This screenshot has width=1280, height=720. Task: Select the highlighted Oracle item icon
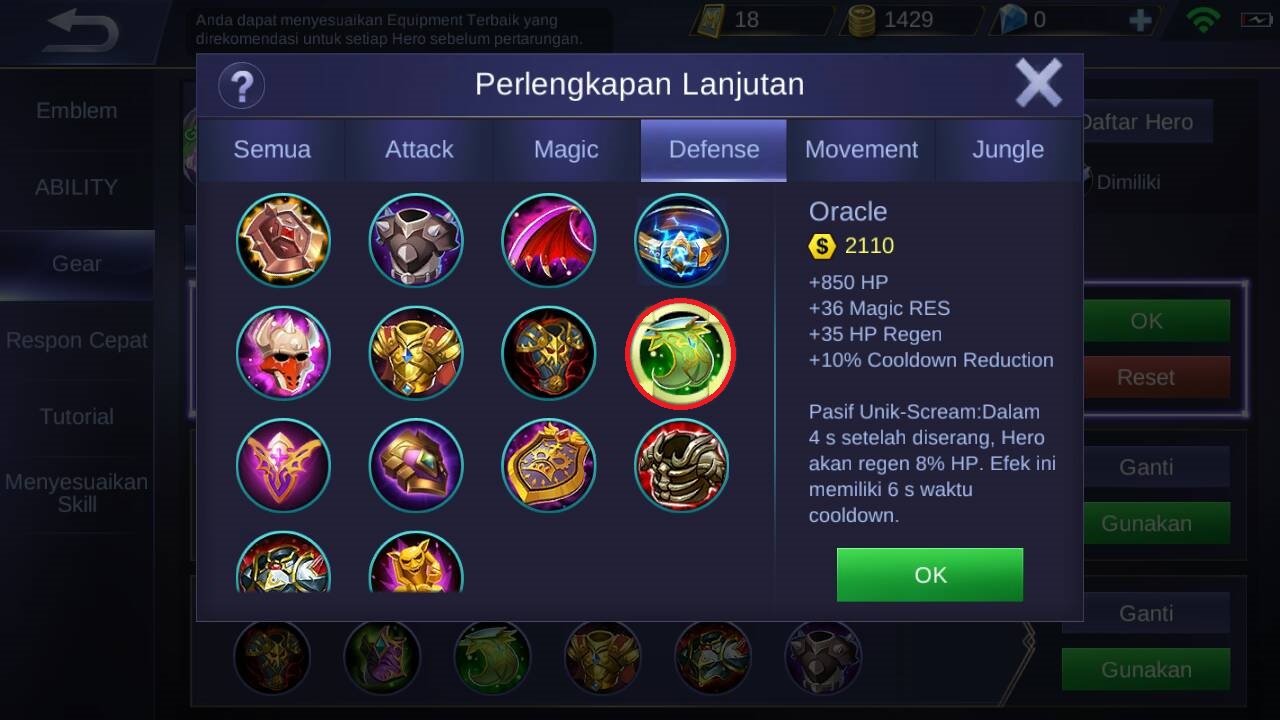(681, 353)
